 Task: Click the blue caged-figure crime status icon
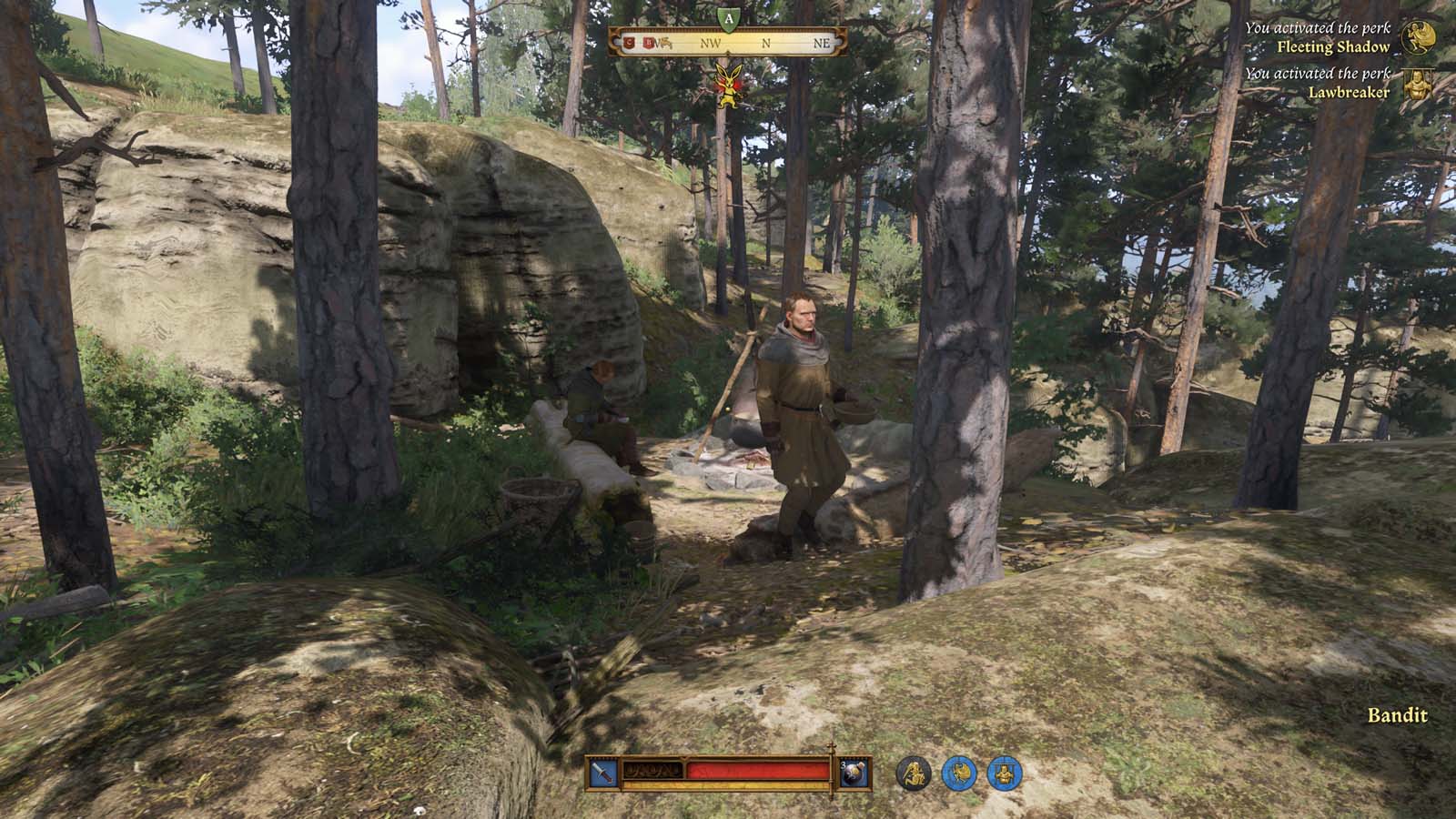pos(1005,774)
